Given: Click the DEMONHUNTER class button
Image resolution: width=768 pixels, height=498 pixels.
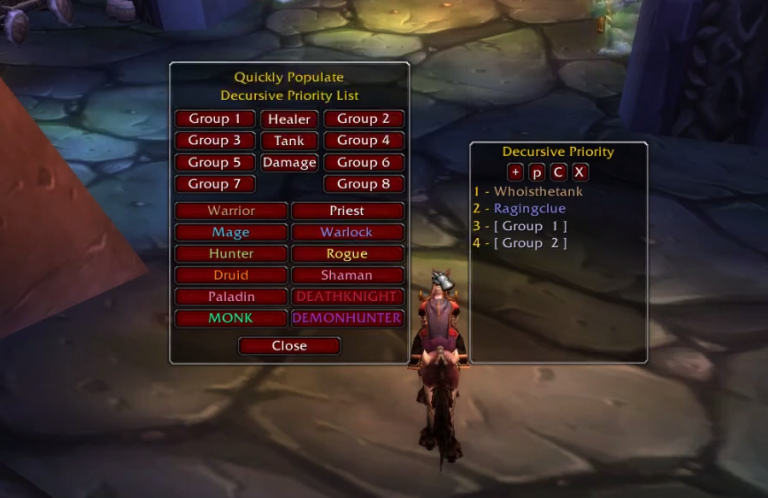Looking at the screenshot, I should (x=347, y=318).
